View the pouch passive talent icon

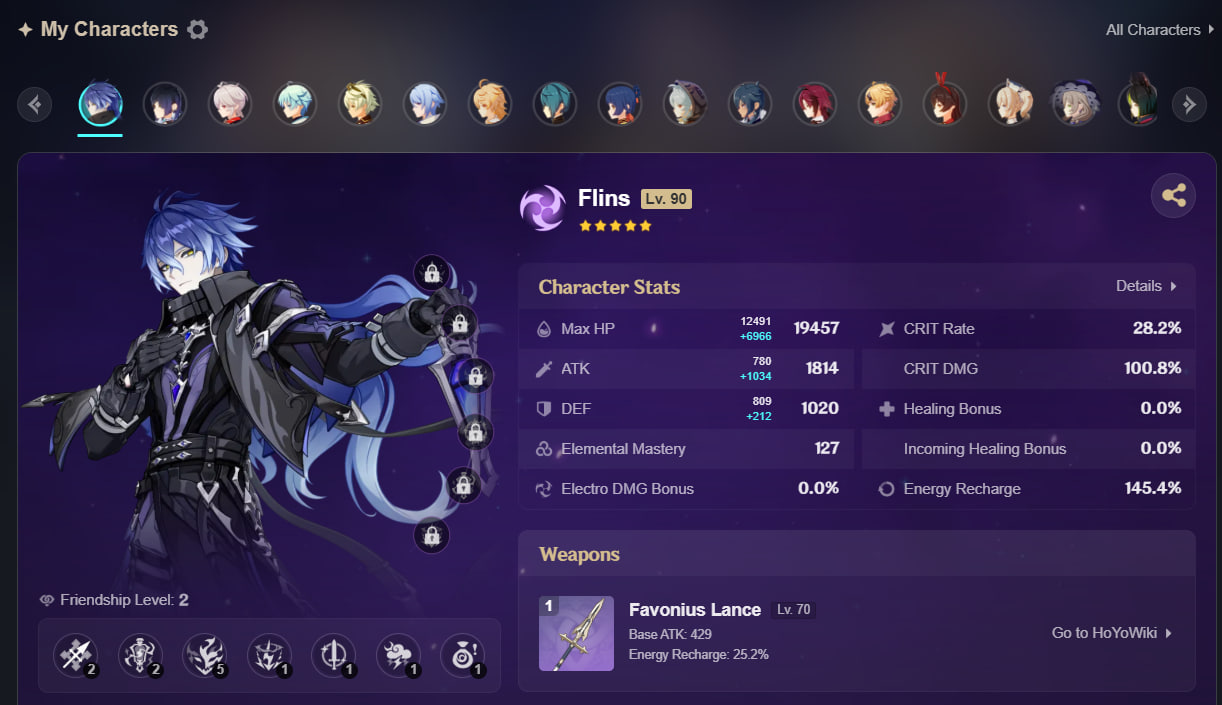coord(462,655)
